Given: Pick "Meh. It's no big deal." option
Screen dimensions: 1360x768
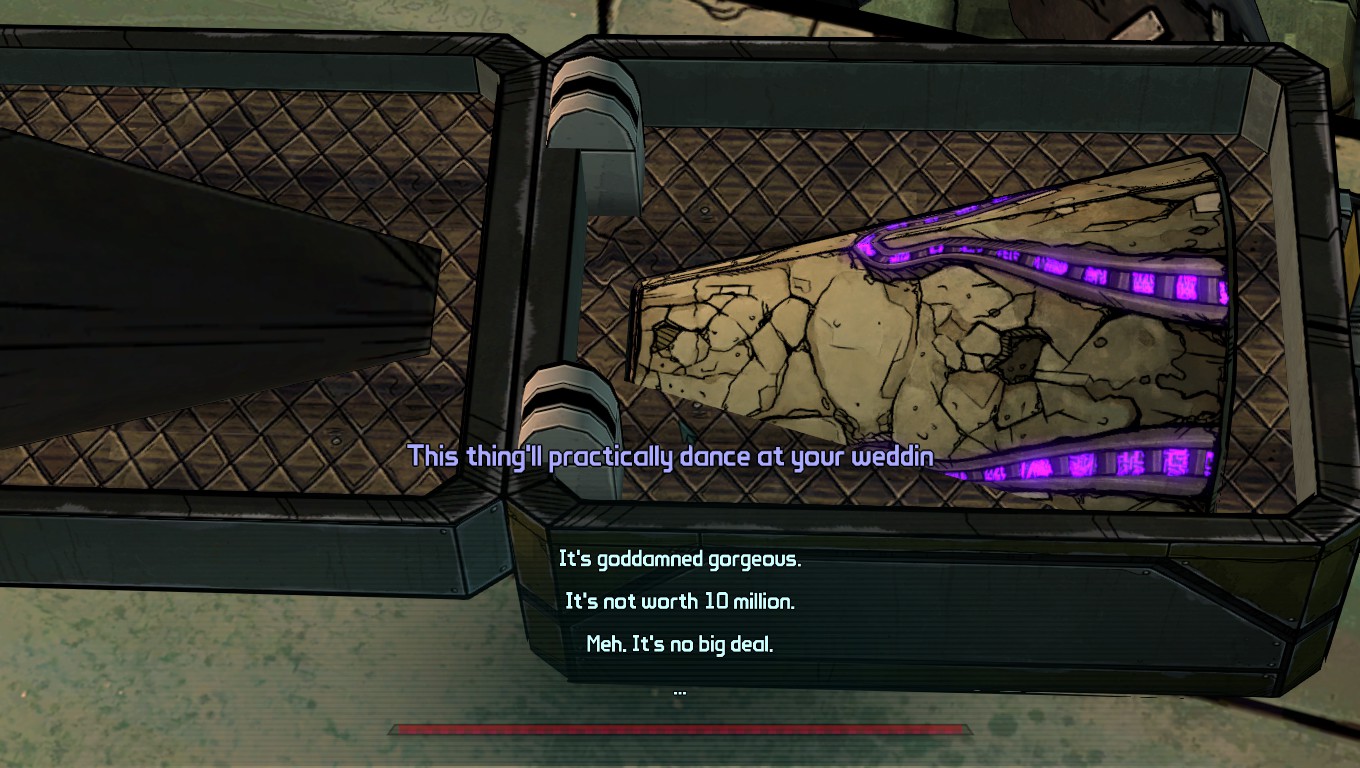Looking at the screenshot, I should click(680, 644).
